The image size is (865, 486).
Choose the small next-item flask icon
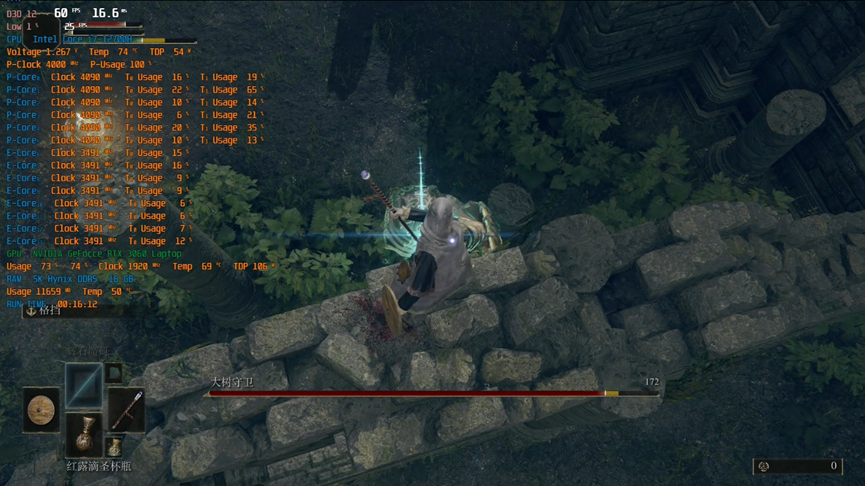click(114, 446)
